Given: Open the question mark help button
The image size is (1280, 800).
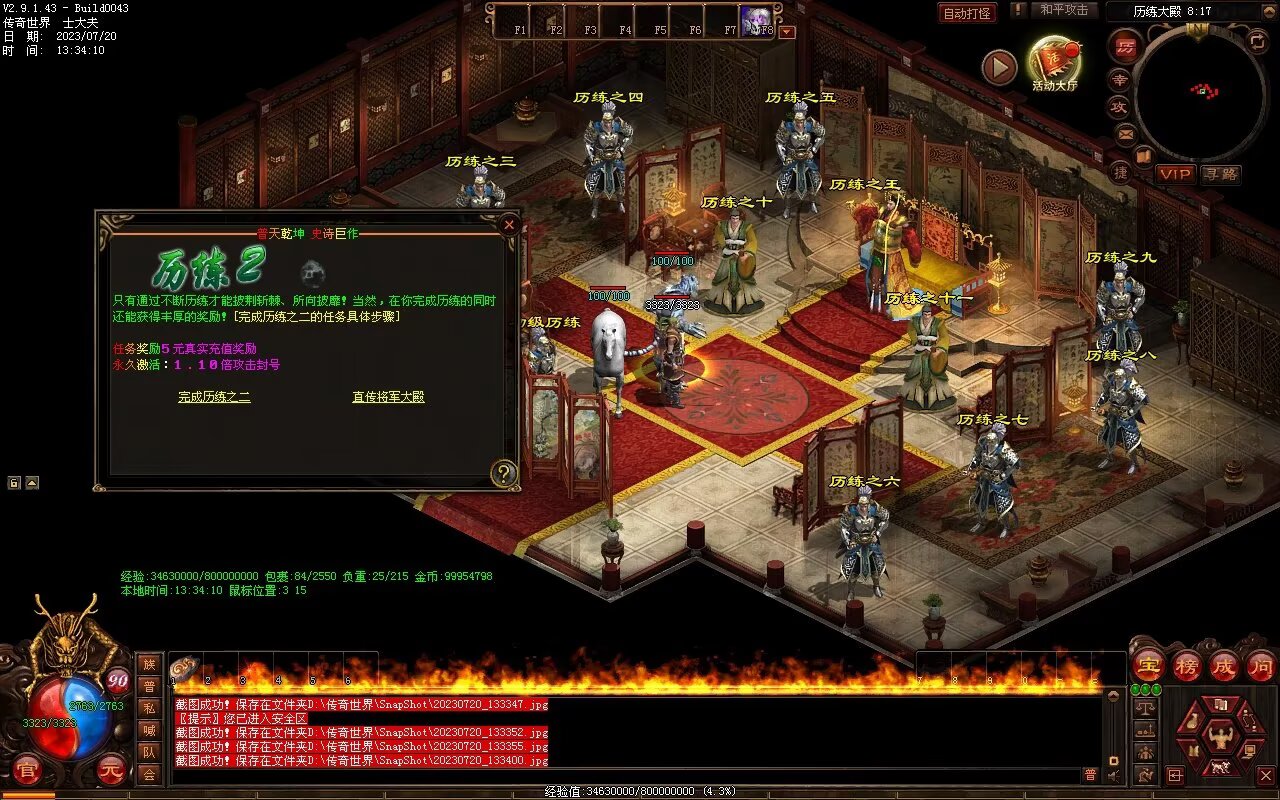Looking at the screenshot, I should [503, 473].
